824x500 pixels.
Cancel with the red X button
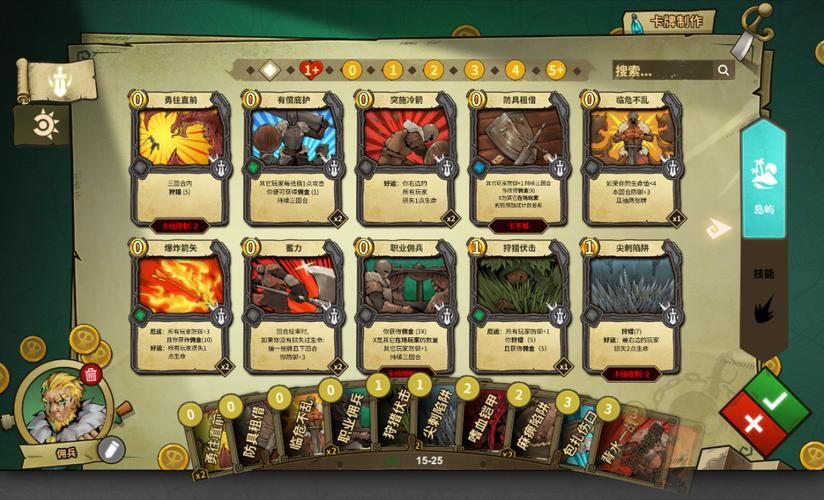click(x=754, y=423)
